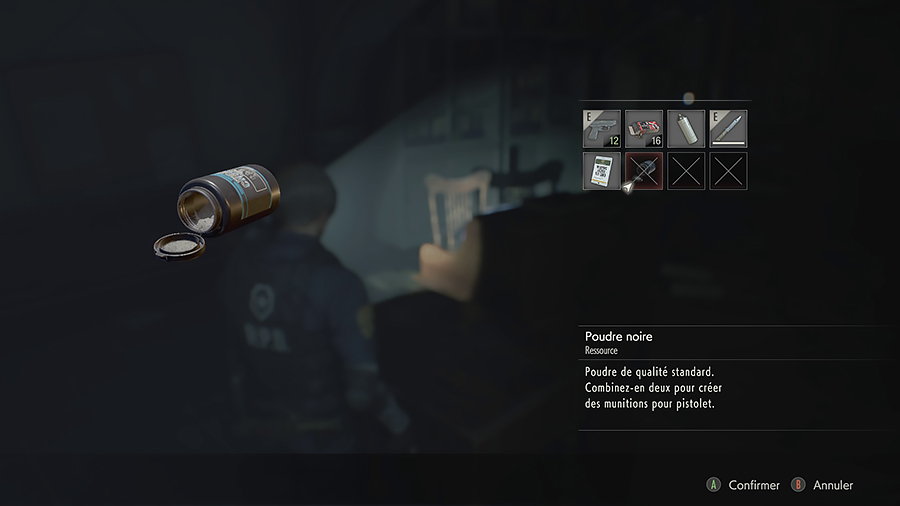Select the equipped handgun slot
This screenshot has width=900, height=506.
tap(602, 129)
